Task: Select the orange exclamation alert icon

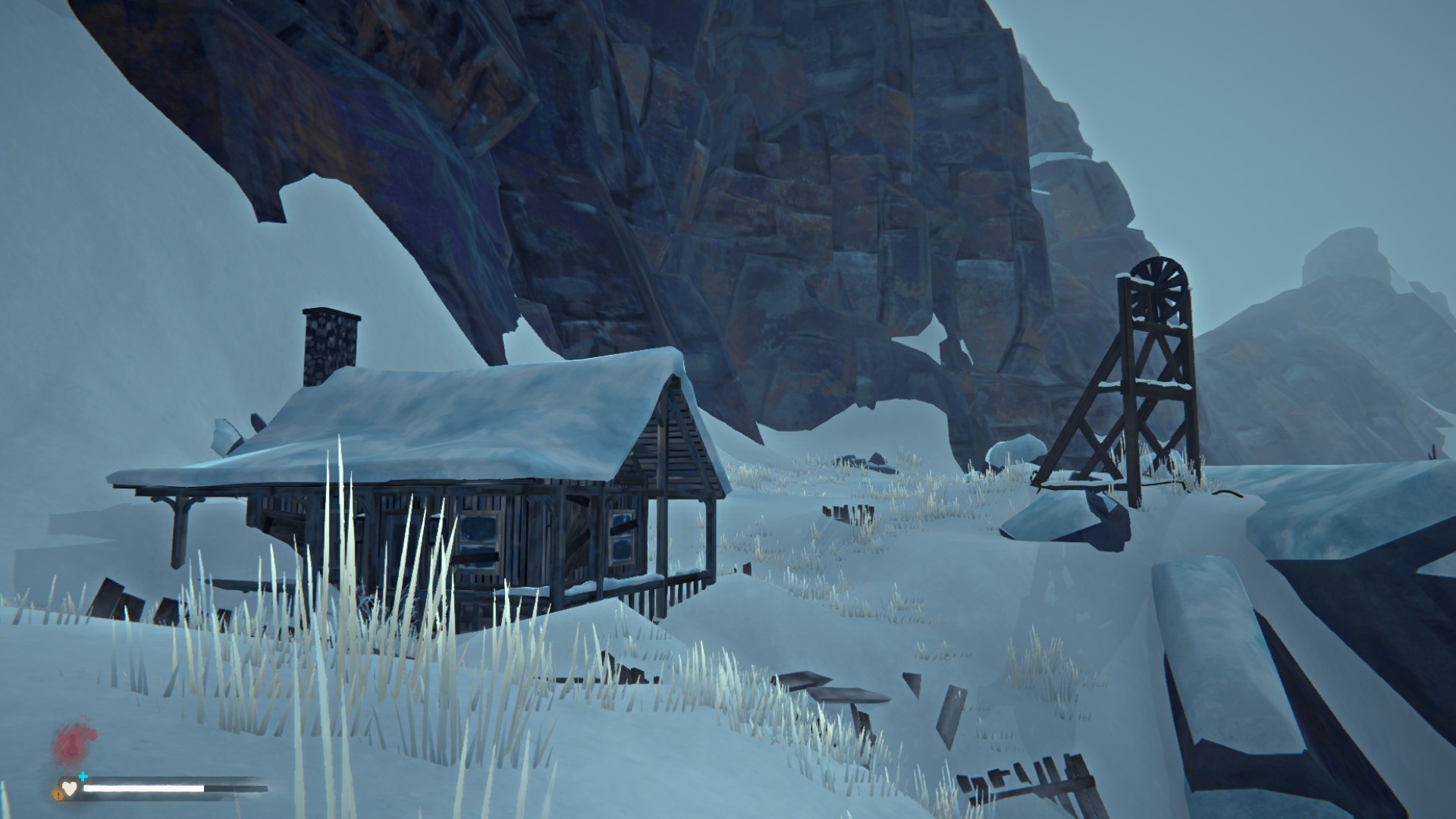Action: click(x=58, y=795)
